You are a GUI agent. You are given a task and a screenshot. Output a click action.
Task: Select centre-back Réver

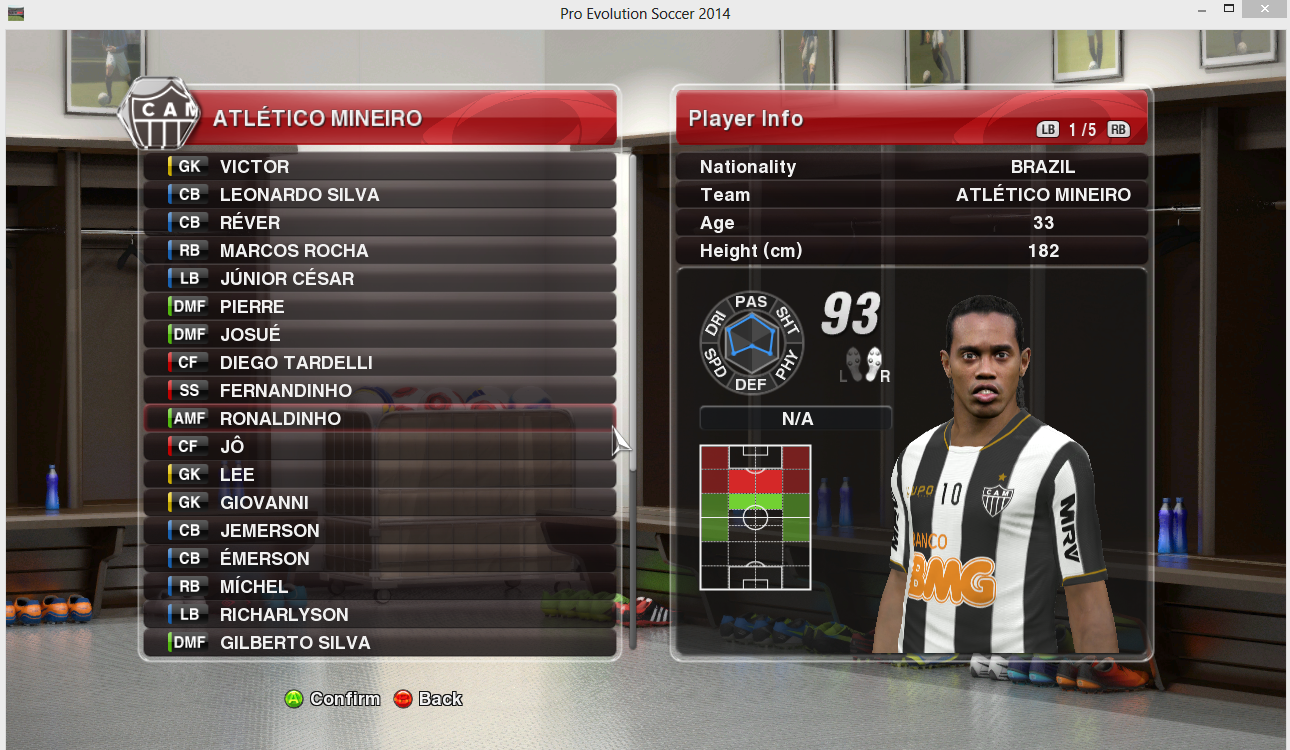[x=380, y=223]
